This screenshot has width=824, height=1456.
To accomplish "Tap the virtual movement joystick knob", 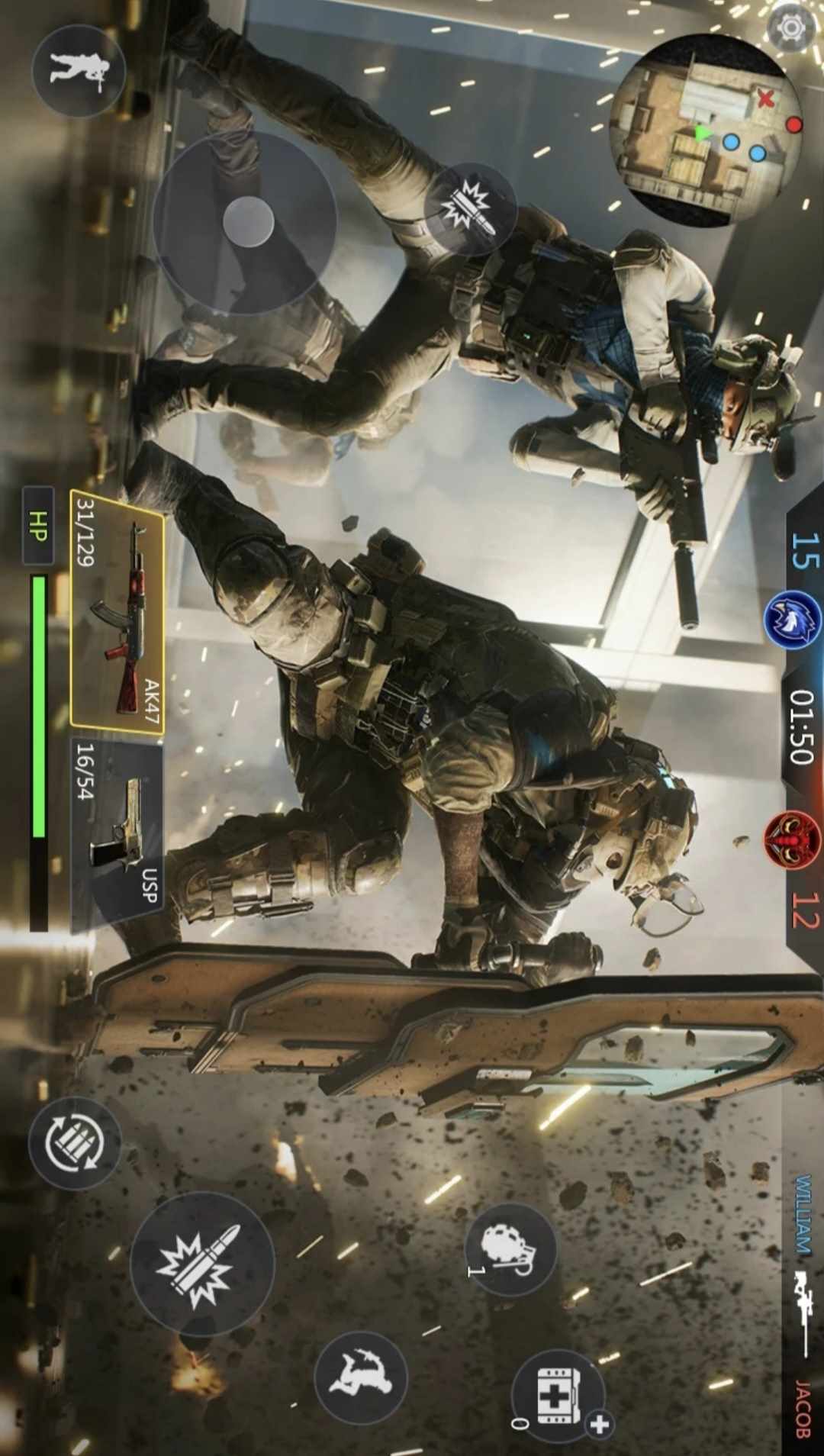I will [x=248, y=221].
